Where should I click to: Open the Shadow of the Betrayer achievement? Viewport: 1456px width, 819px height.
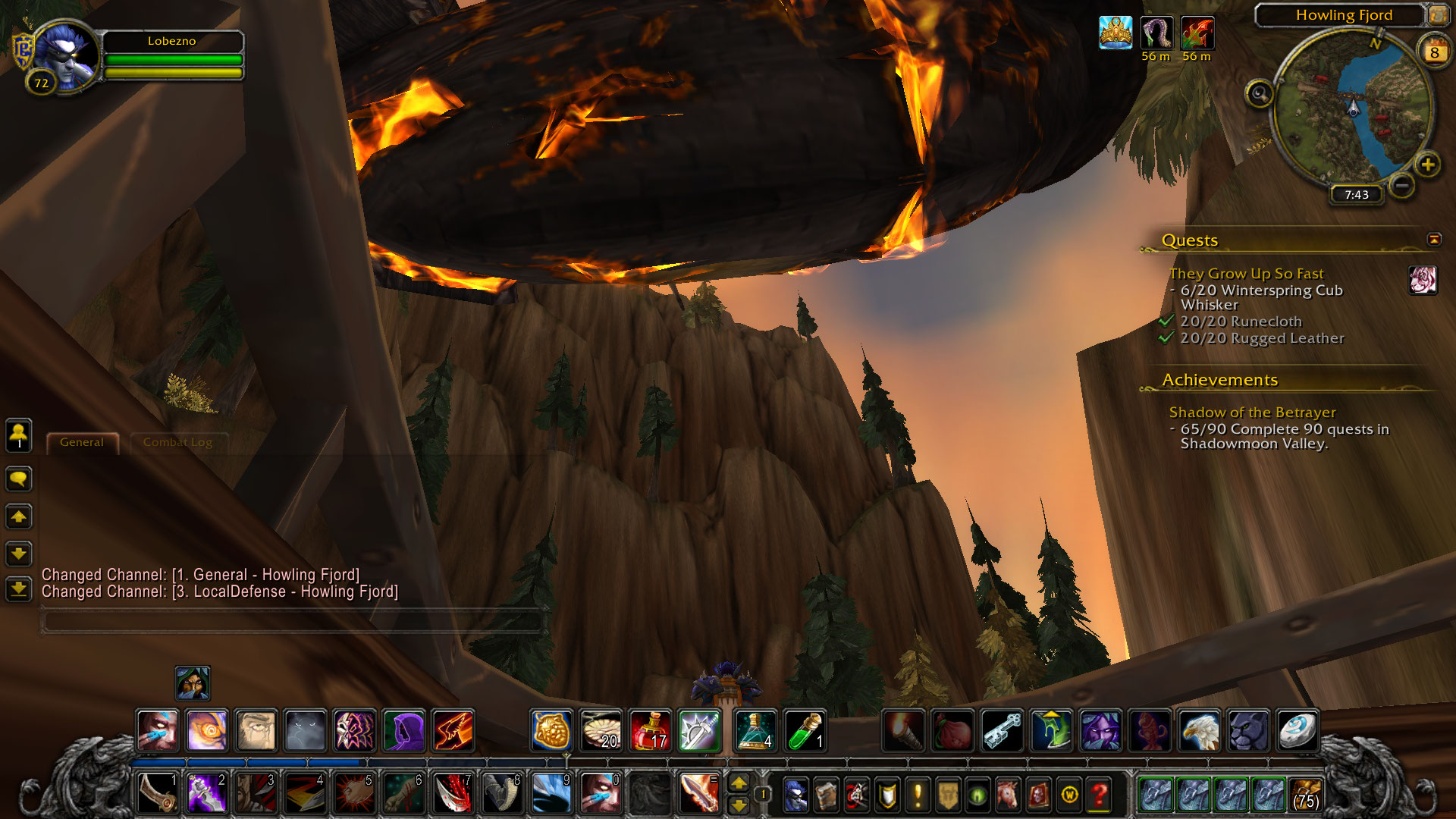point(1252,413)
